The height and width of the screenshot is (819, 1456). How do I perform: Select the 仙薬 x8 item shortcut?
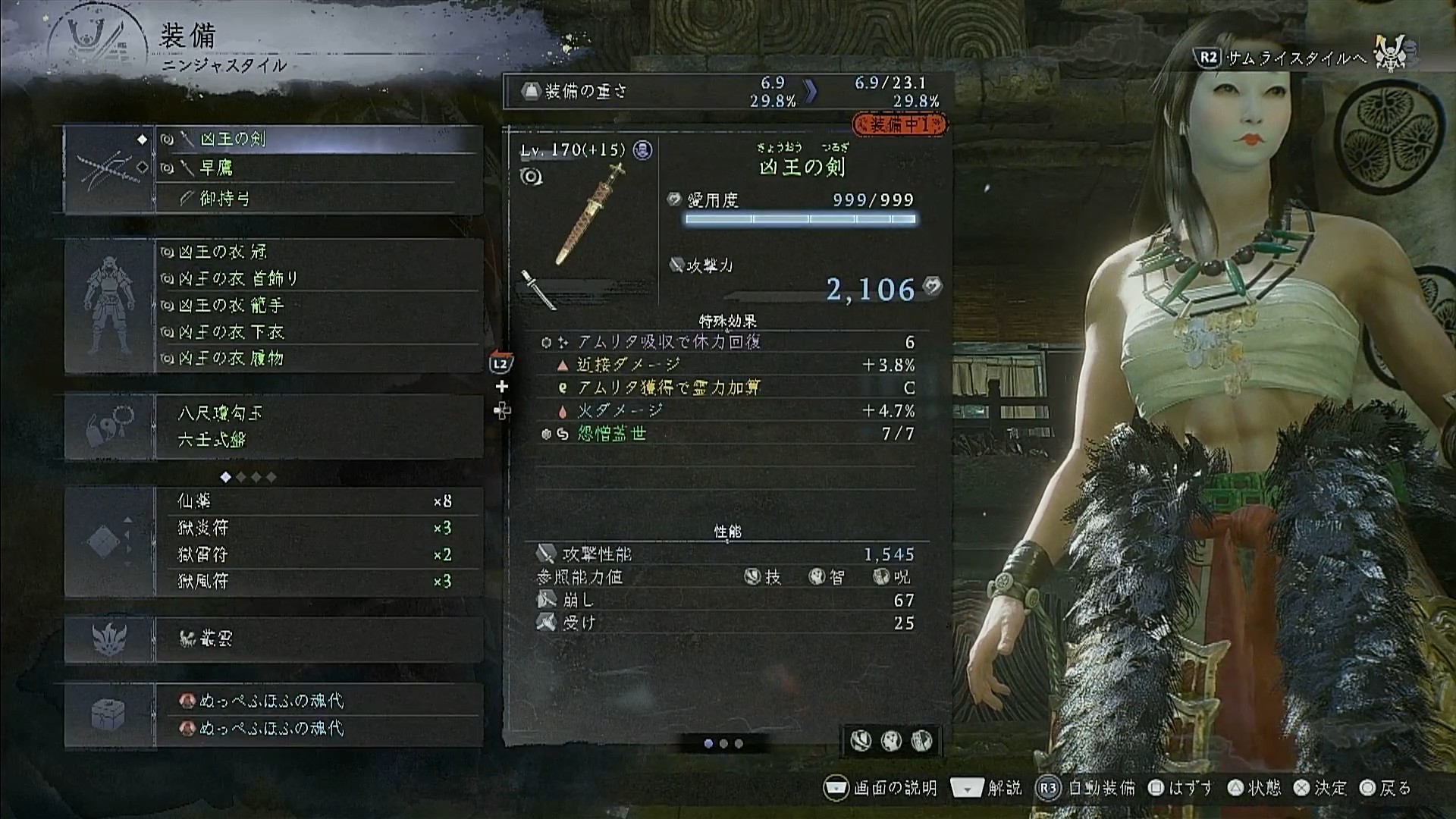tap(318, 501)
